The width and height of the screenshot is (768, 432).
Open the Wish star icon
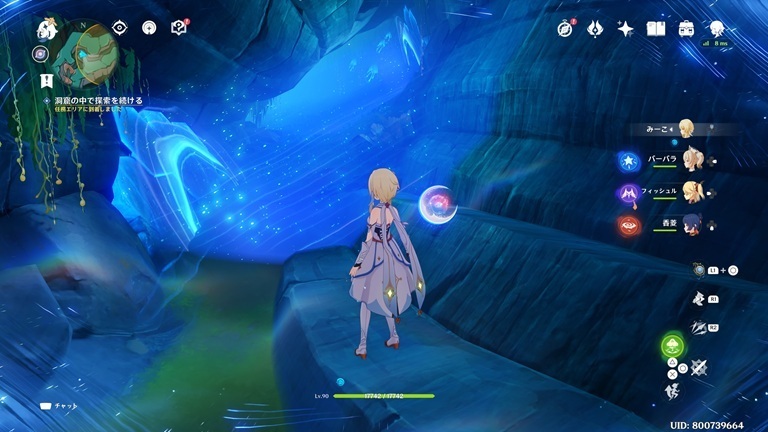coord(625,29)
